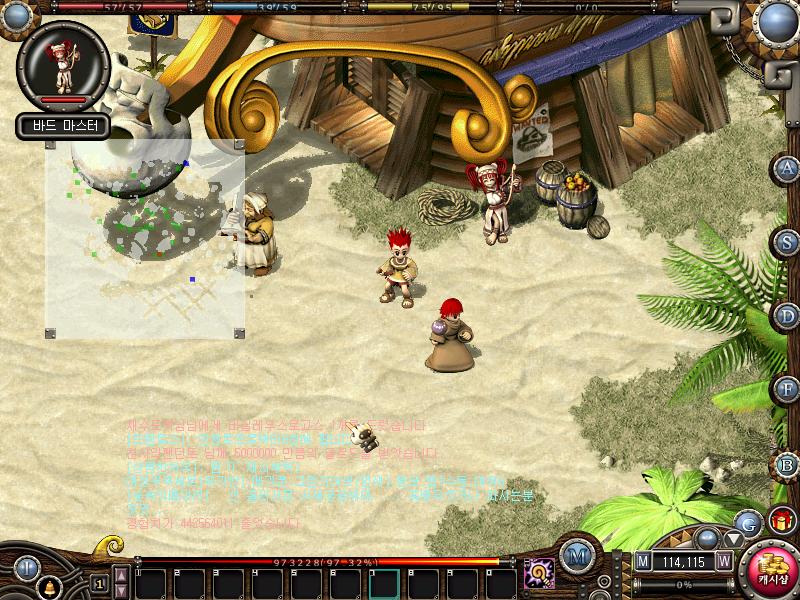Select the spiral skill icon
The height and width of the screenshot is (600, 800).
pyautogui.click(x=540, y=574)
